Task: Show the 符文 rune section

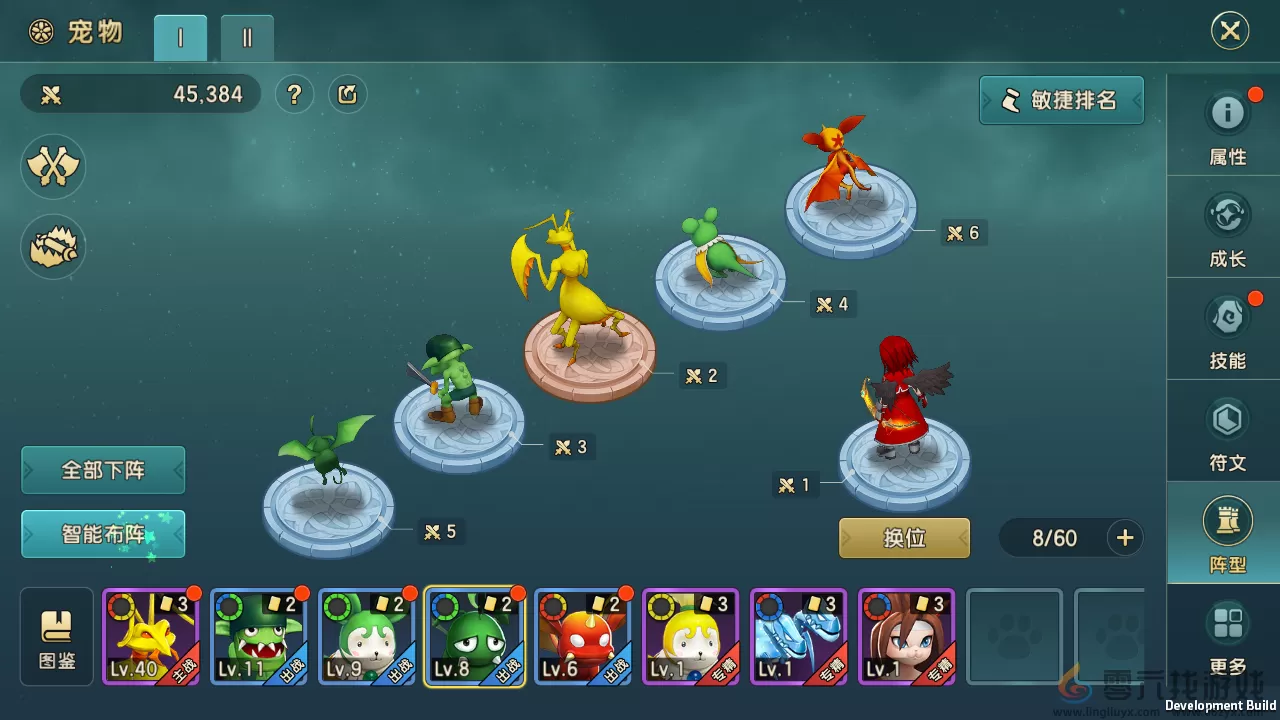Action: pyautogui.click(x=1227, y=433)
